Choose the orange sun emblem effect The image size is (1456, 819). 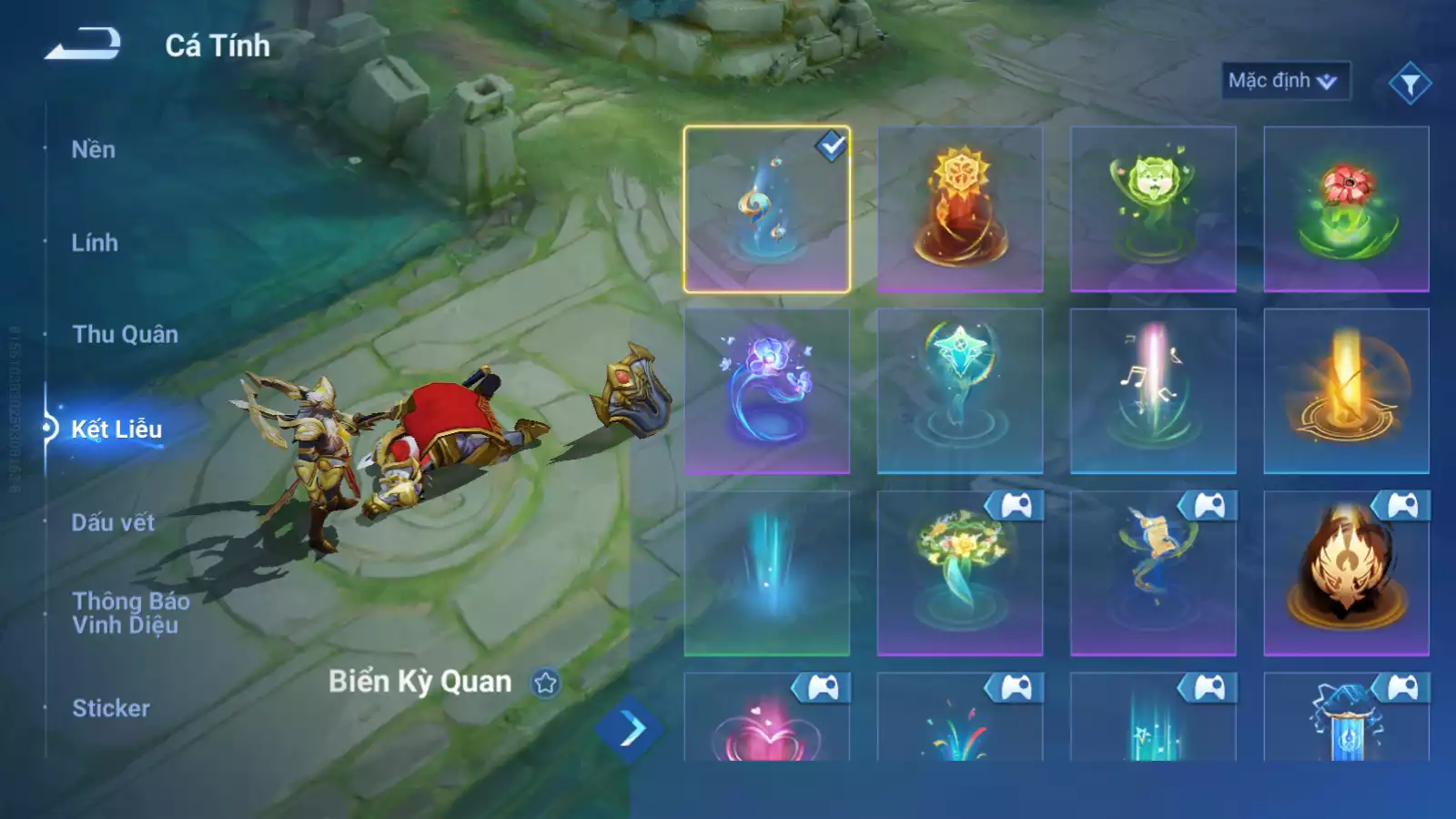click(x=960, y=209)
